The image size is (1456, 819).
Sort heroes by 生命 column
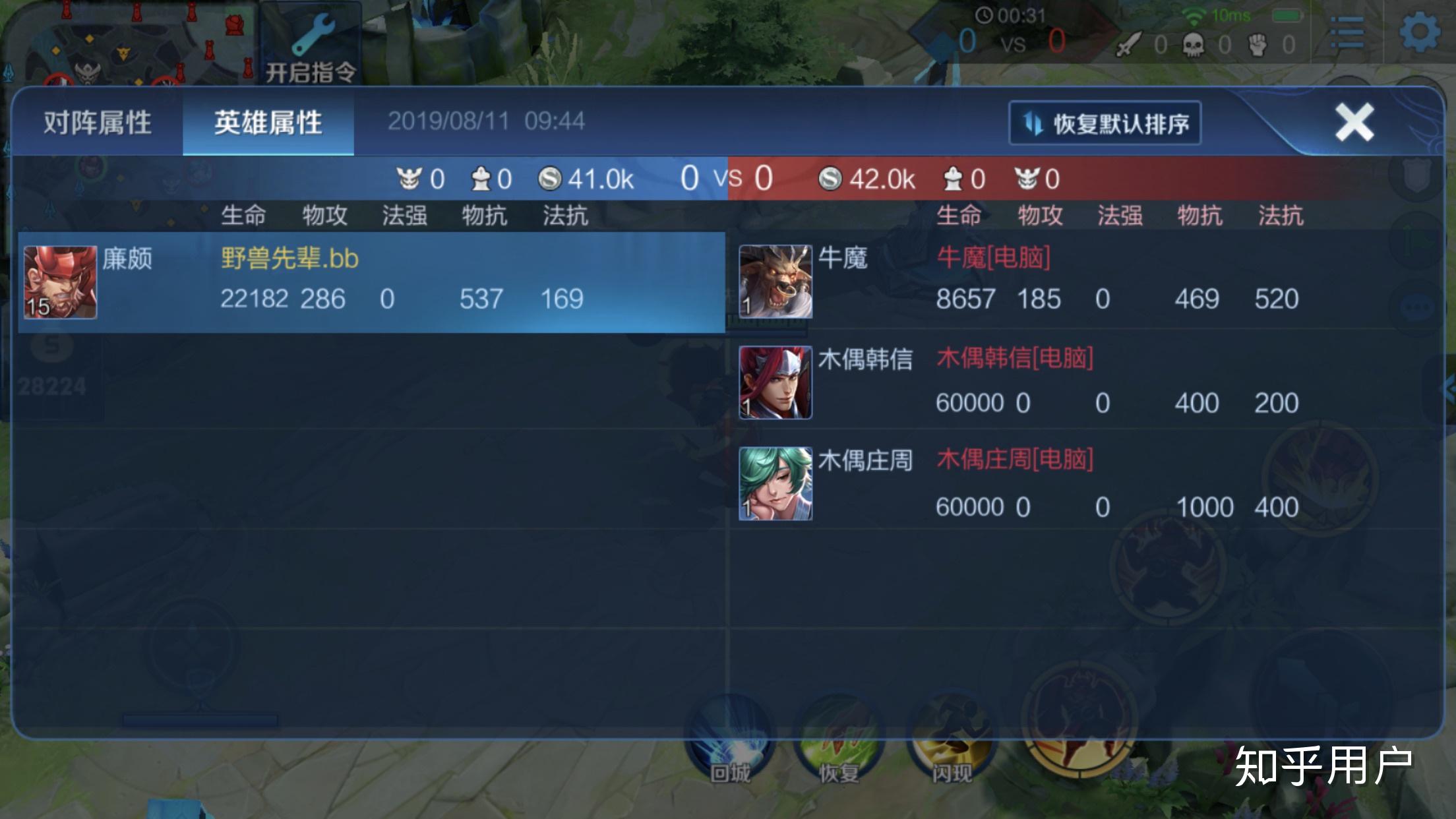[244, 214]
